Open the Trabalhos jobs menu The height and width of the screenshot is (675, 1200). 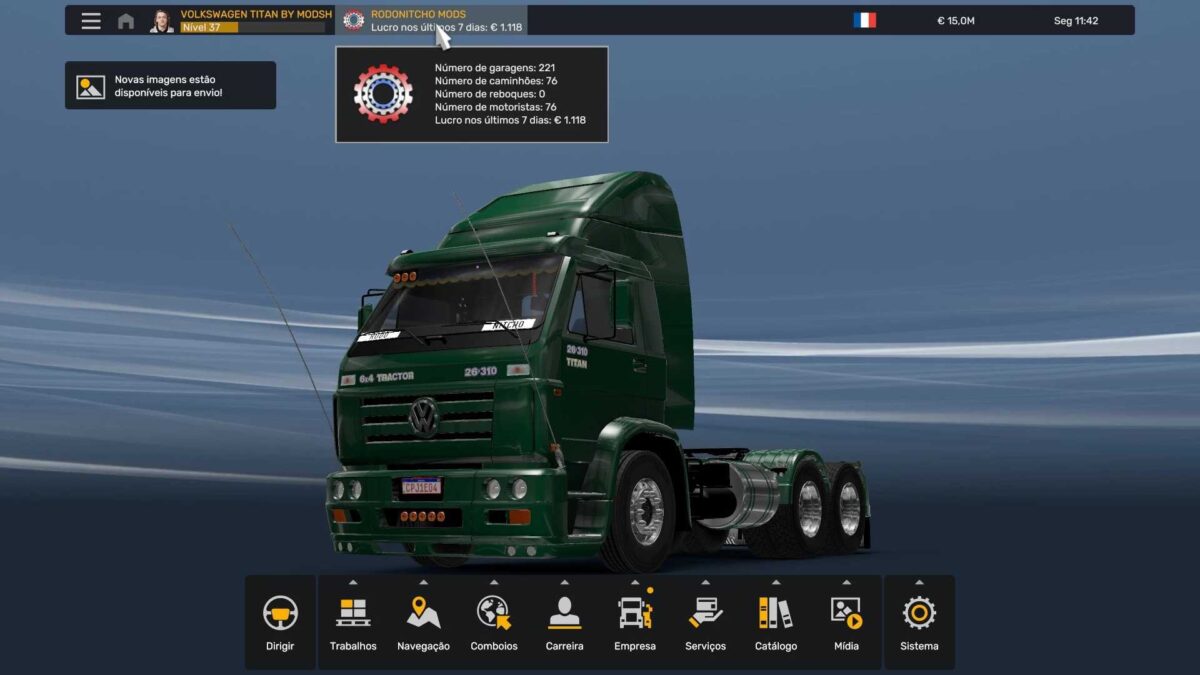pyautogui.click(x=353, y=622)
